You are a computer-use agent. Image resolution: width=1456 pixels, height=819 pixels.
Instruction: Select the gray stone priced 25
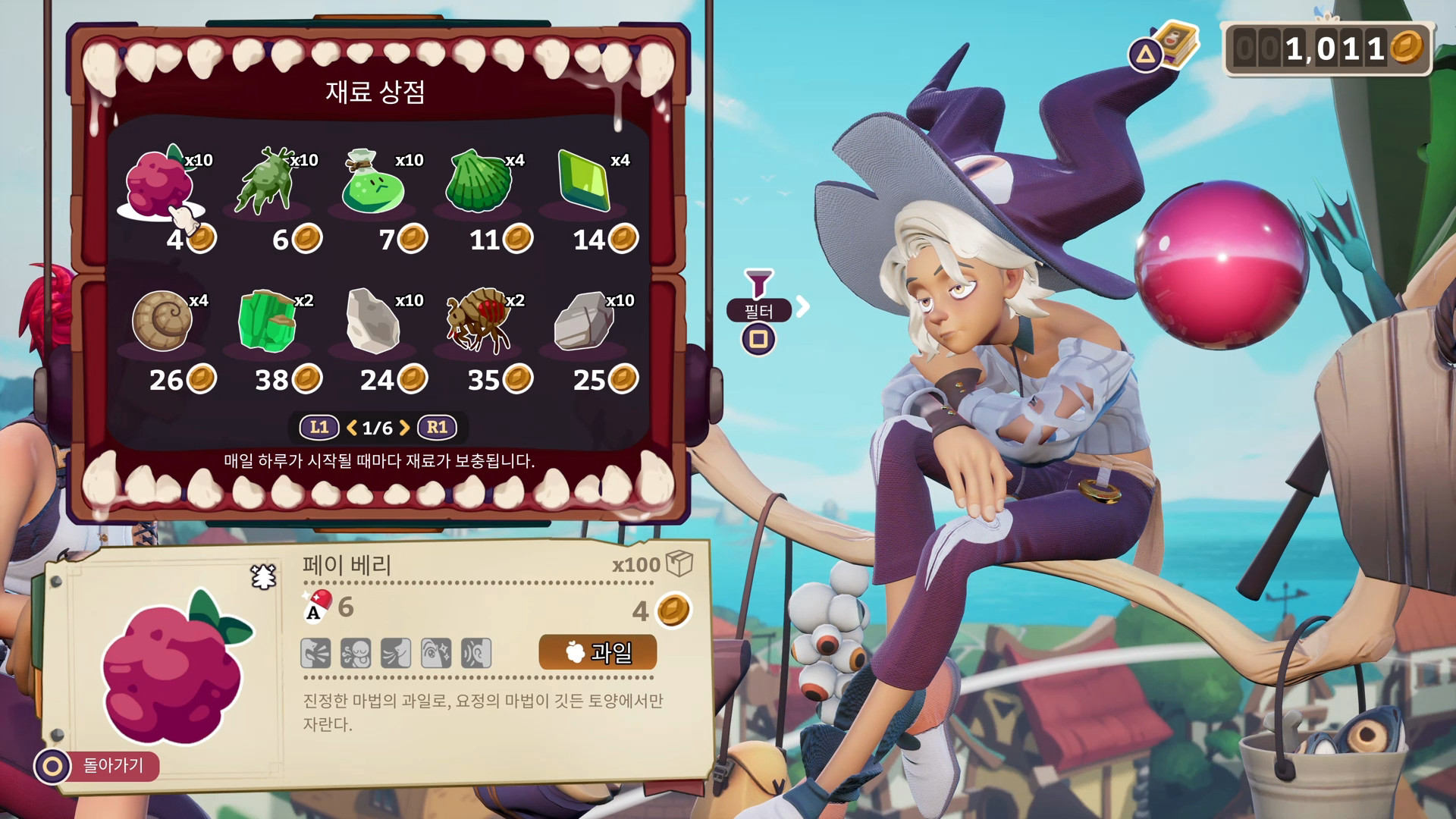coord(584,322)
